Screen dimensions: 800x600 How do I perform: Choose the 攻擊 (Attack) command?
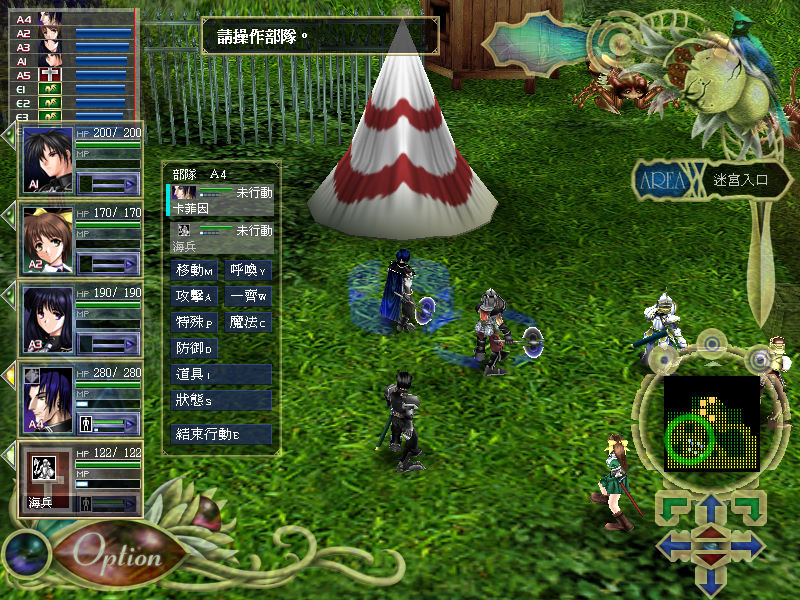(x=195, y=296)
